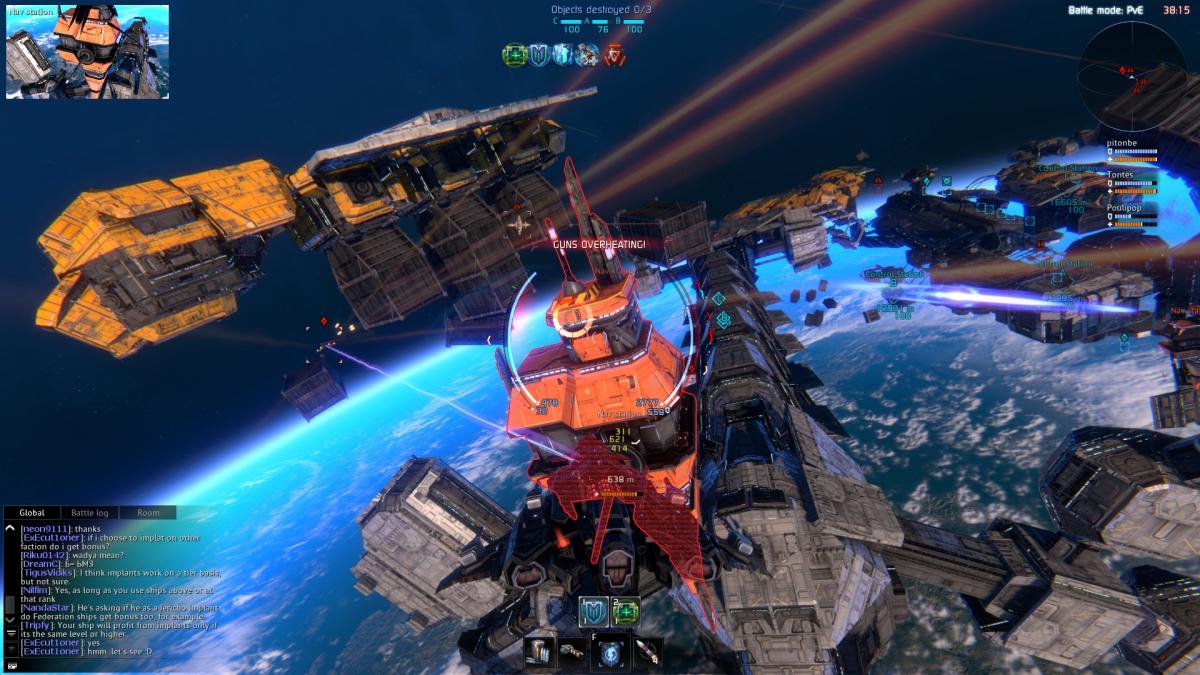The image size is (1200, 675).
Task: Select the missile slot
Action: click(647, 652)
